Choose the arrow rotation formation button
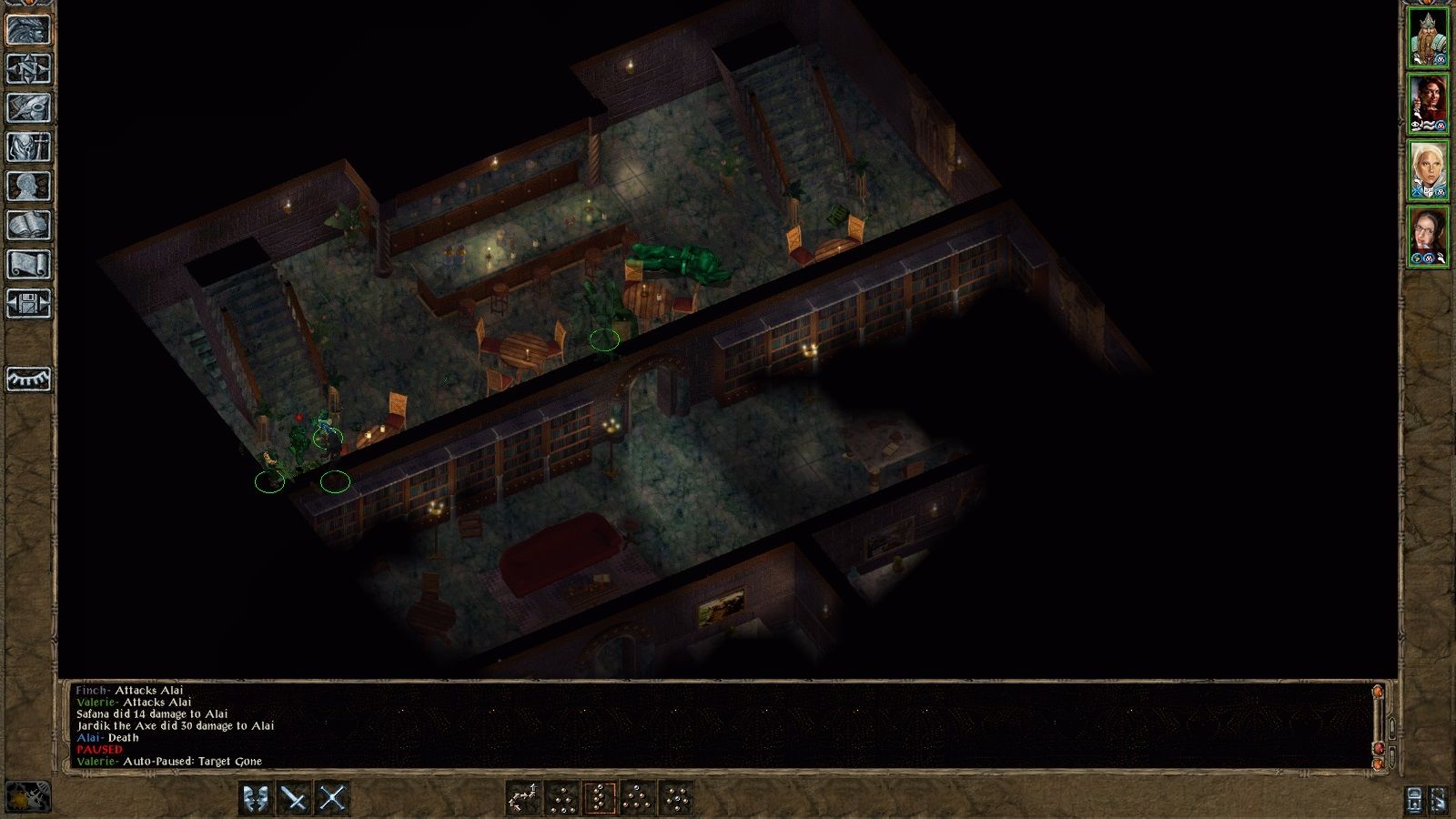The height and width of the screenshot is (819, 1456). 523,799
